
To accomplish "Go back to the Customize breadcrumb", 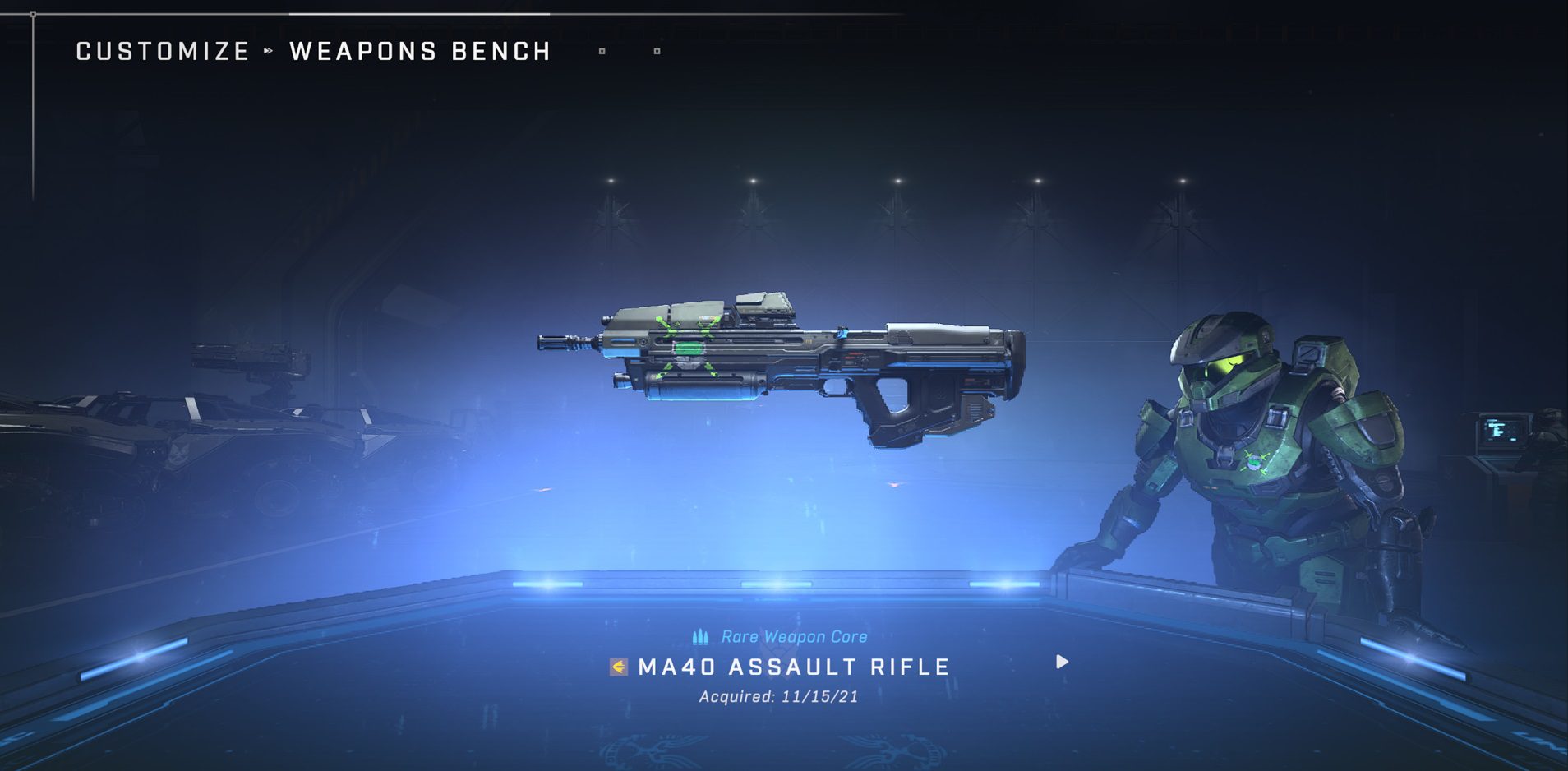I will pos(163,52).
